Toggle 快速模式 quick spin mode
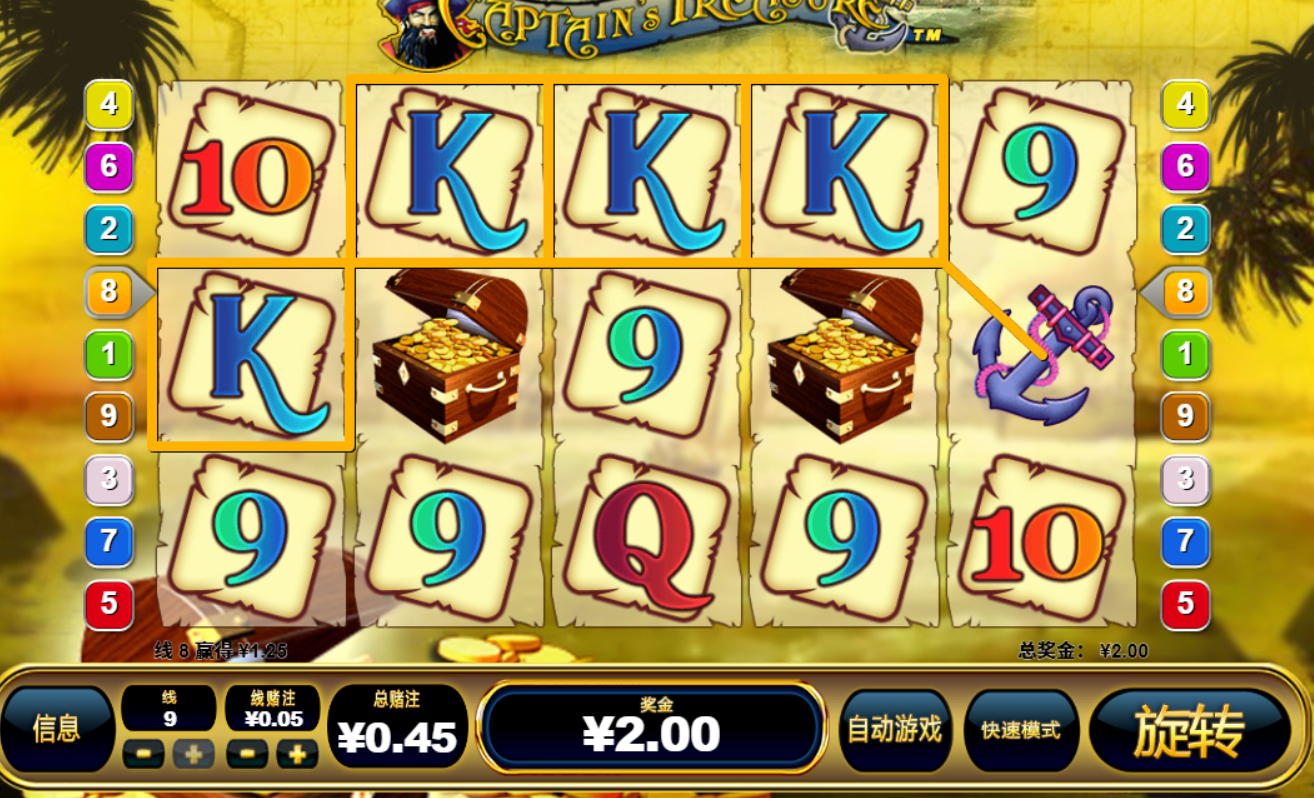 coord(1021,732)
